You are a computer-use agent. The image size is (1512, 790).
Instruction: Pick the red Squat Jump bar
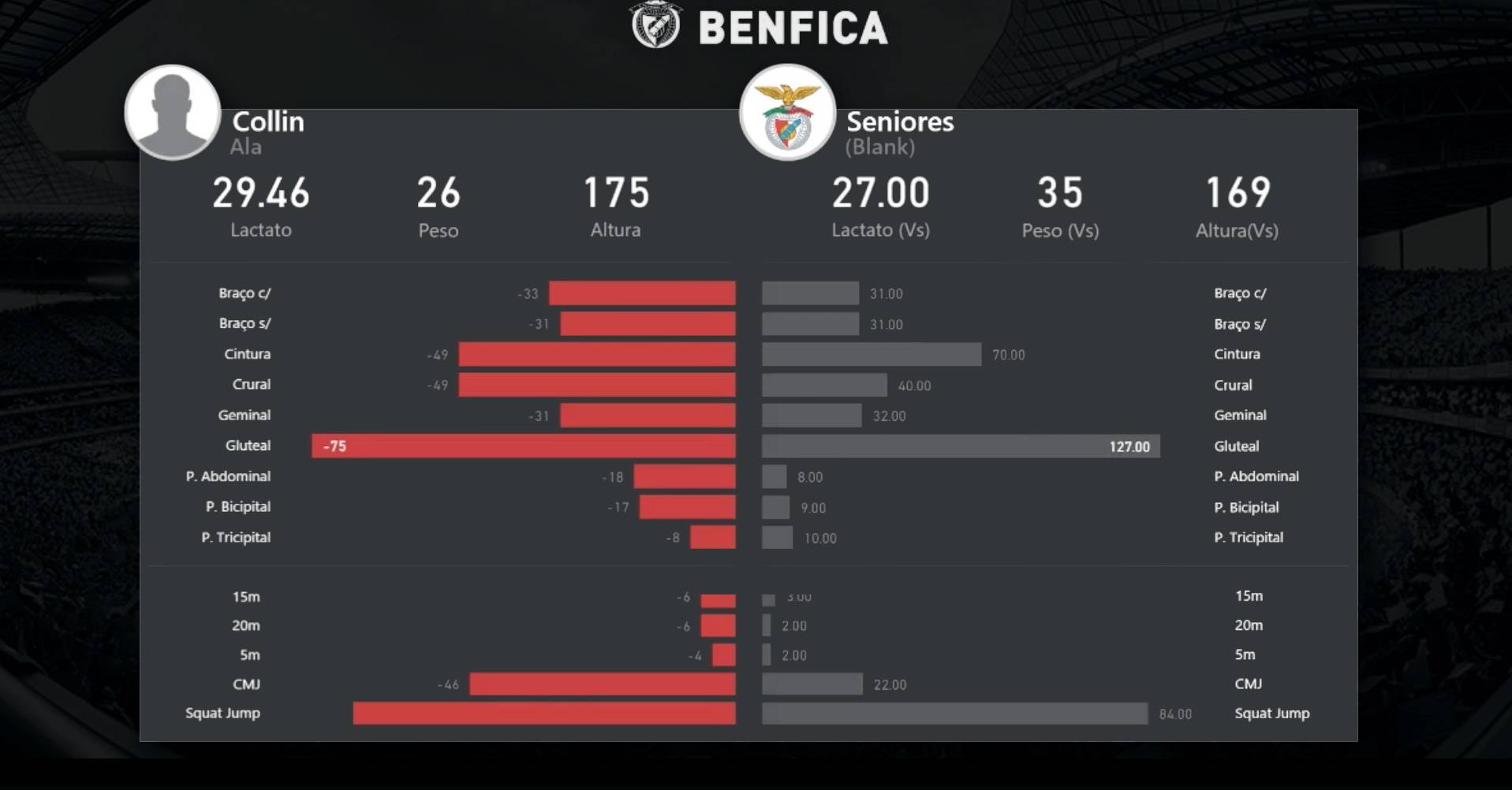[x=544, y=714]
